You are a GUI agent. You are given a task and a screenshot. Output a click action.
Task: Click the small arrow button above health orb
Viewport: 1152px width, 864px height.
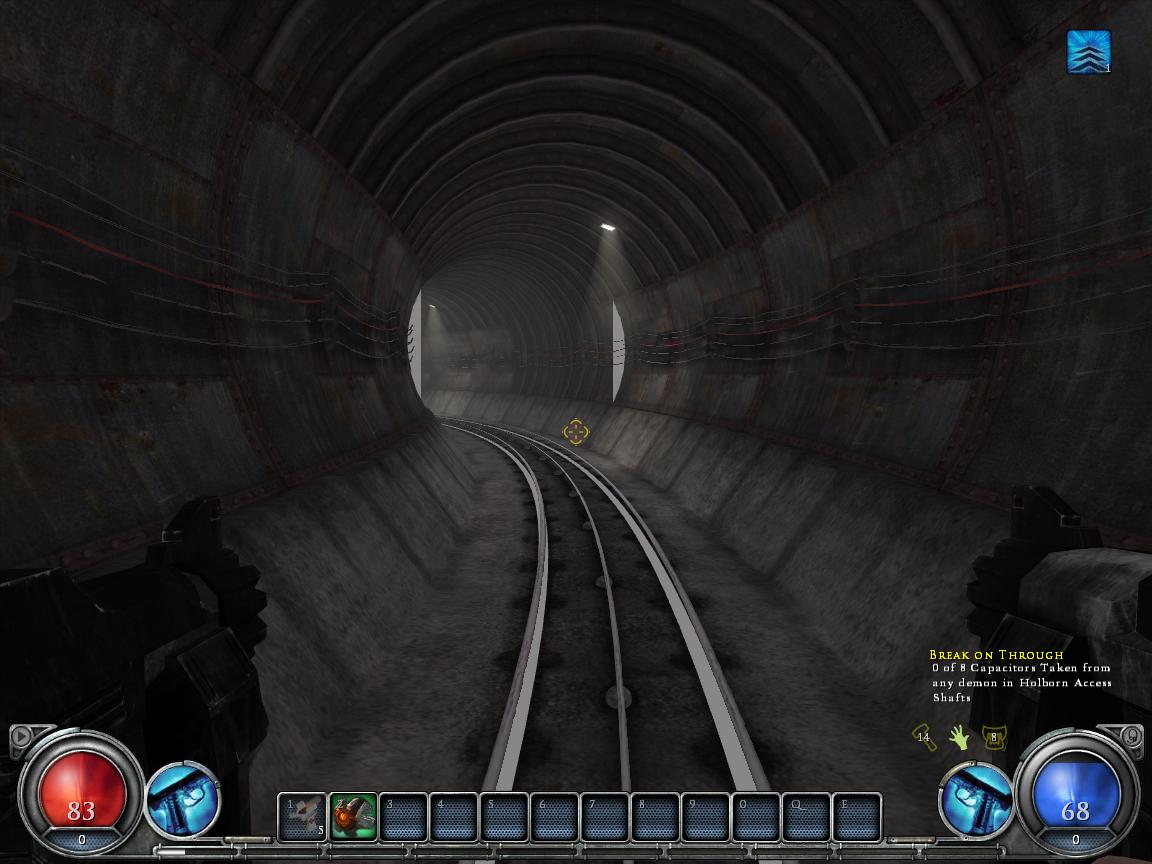(21, 738)
